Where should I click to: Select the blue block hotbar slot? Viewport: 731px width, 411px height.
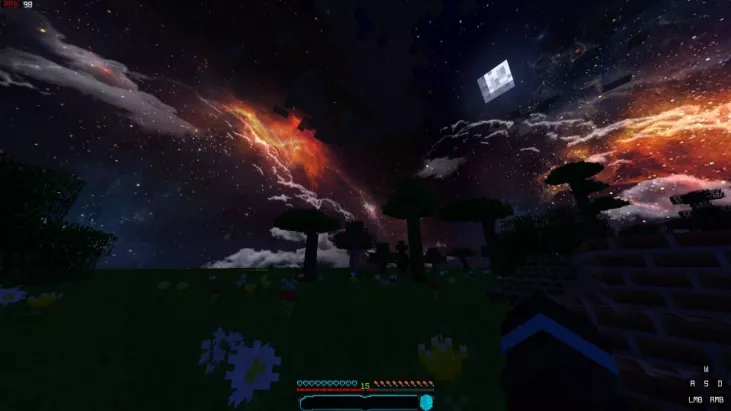tap(426, 401)
